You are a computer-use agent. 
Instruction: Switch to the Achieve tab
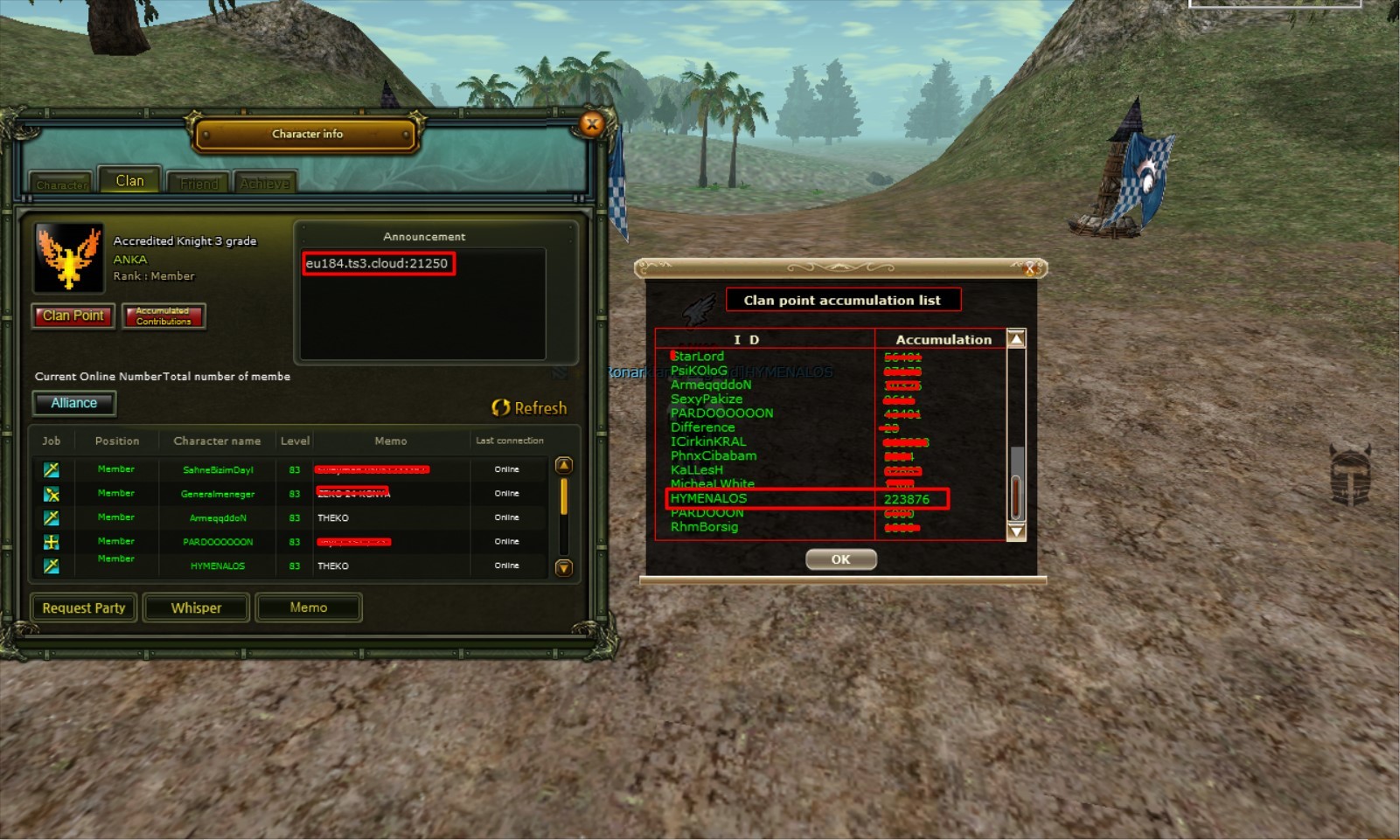[265, 184]
